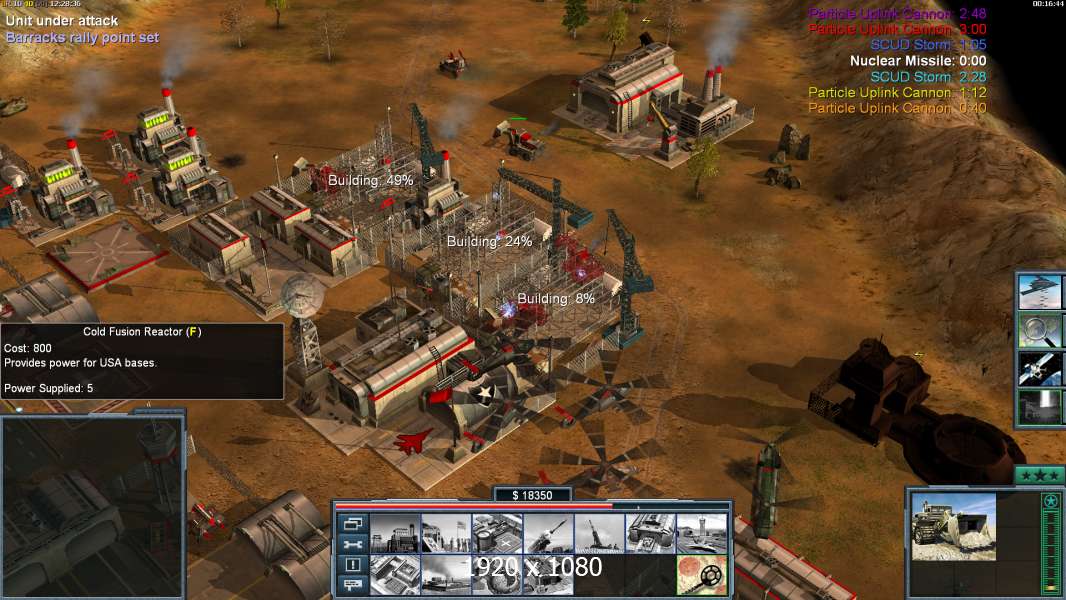Activate the bomber airstrike power shortcut
The width and height of the screenshot is (1066, 600).
click(x=1040, y=292)
